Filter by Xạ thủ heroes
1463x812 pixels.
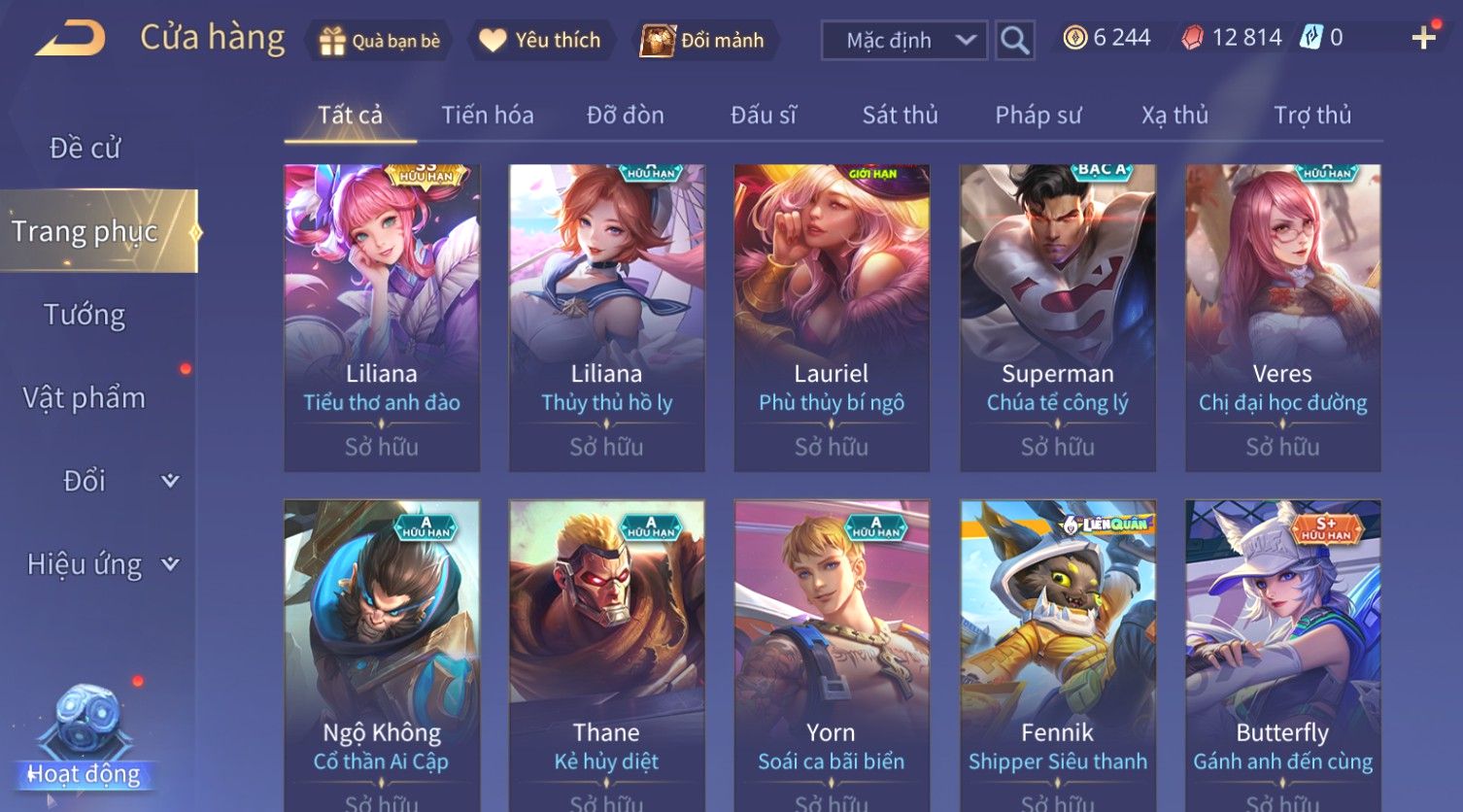pyautogui.click(x=1174, y=116)
